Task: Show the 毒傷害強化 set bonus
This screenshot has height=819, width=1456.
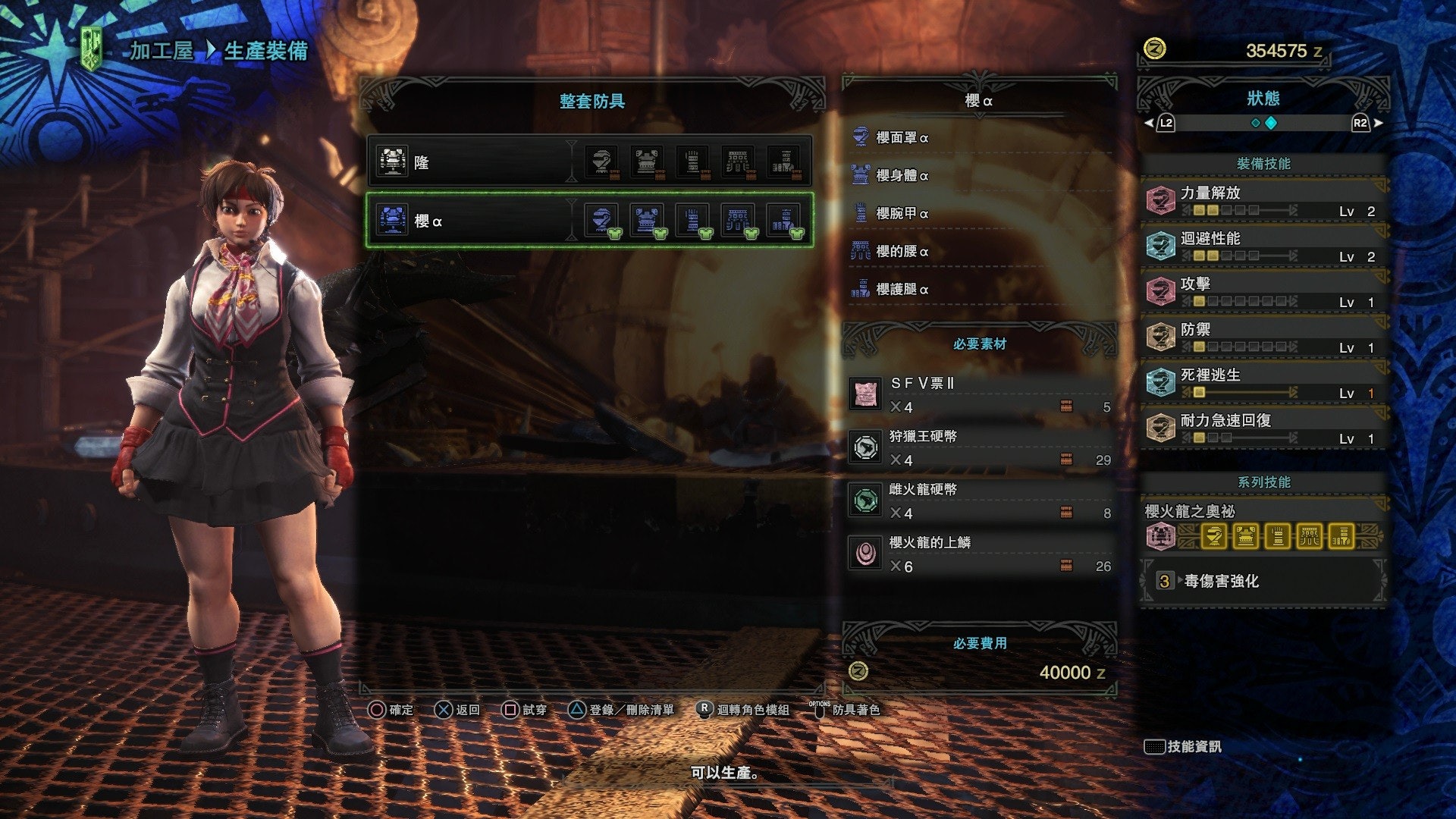Action: tap(1263, 581)
